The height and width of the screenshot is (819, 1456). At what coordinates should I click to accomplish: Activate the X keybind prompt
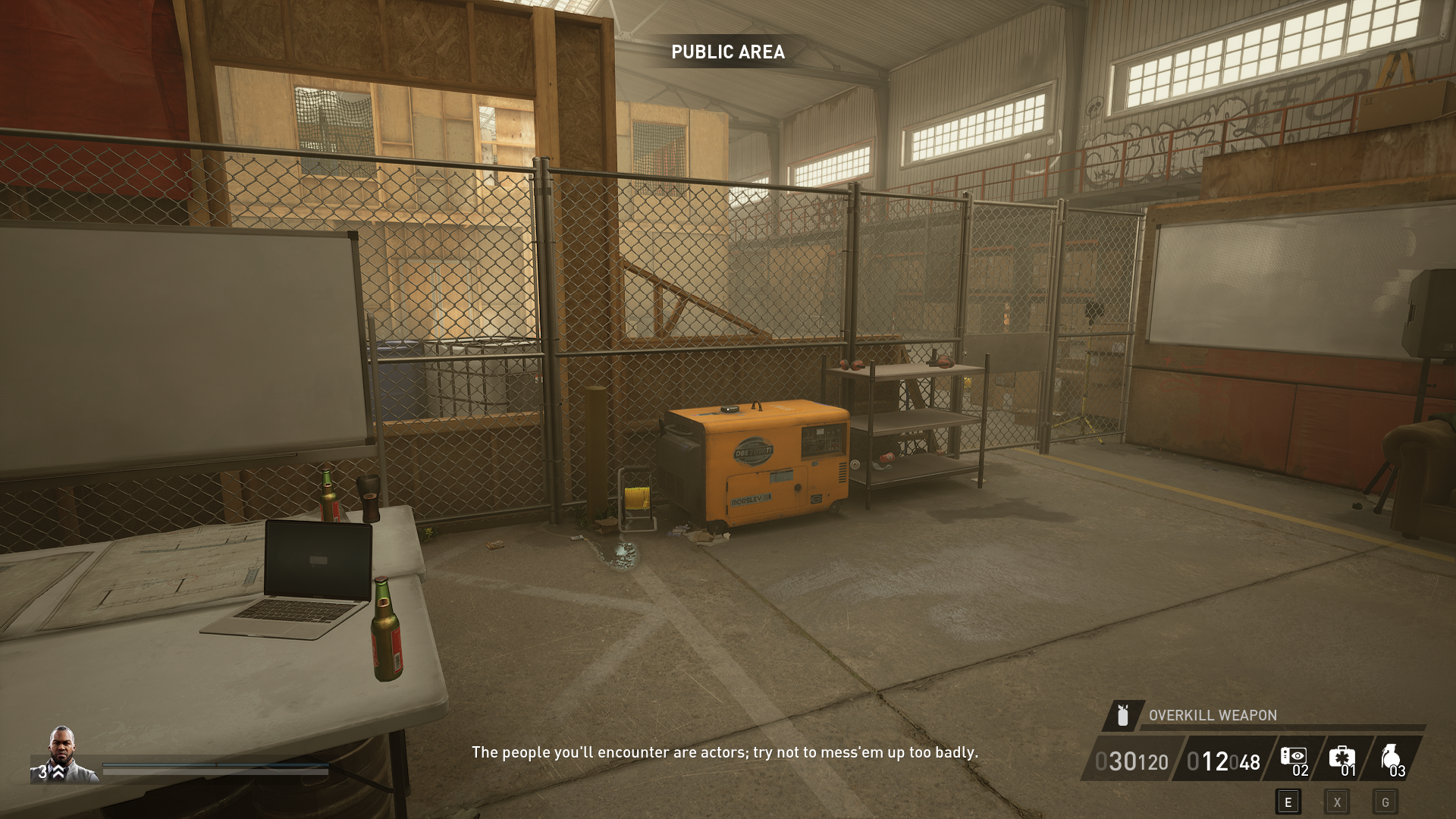[1338, 803]
